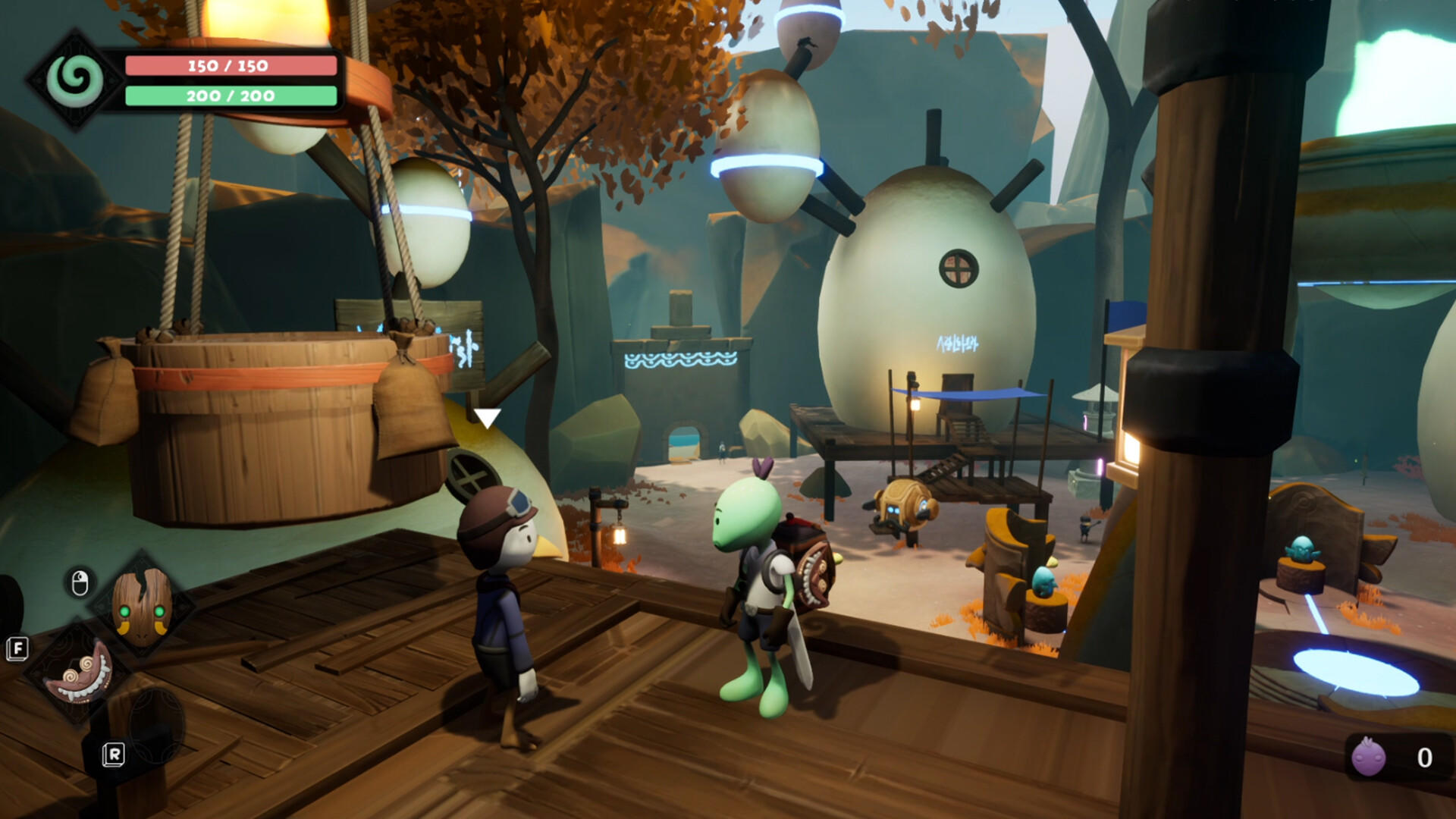Viewport: 1456px width, 819px height.
Task: Click the F keybind badge icon
Action: tap(17, 648)
